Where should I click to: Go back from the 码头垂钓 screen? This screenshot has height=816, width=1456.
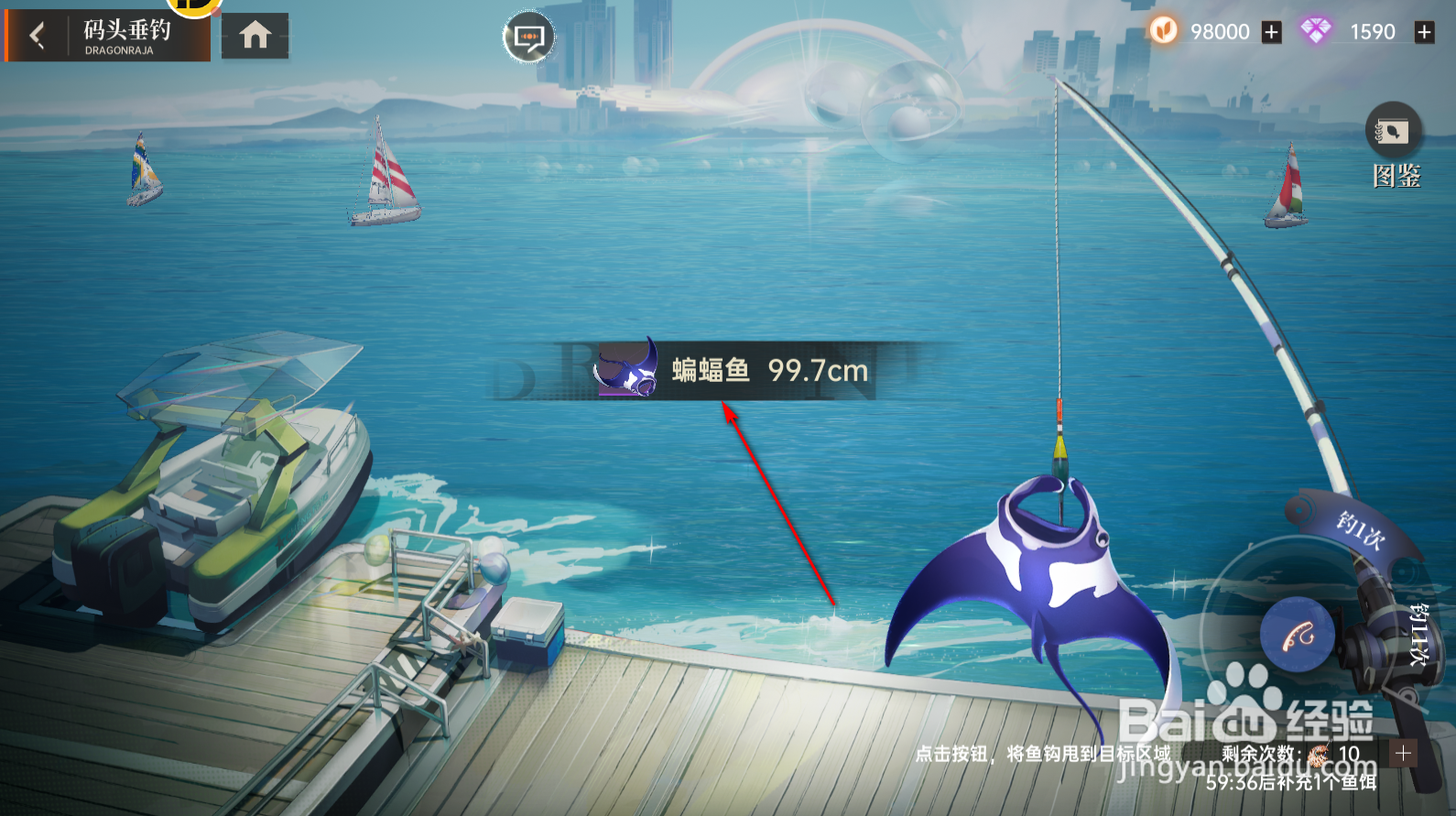[38, 37]
